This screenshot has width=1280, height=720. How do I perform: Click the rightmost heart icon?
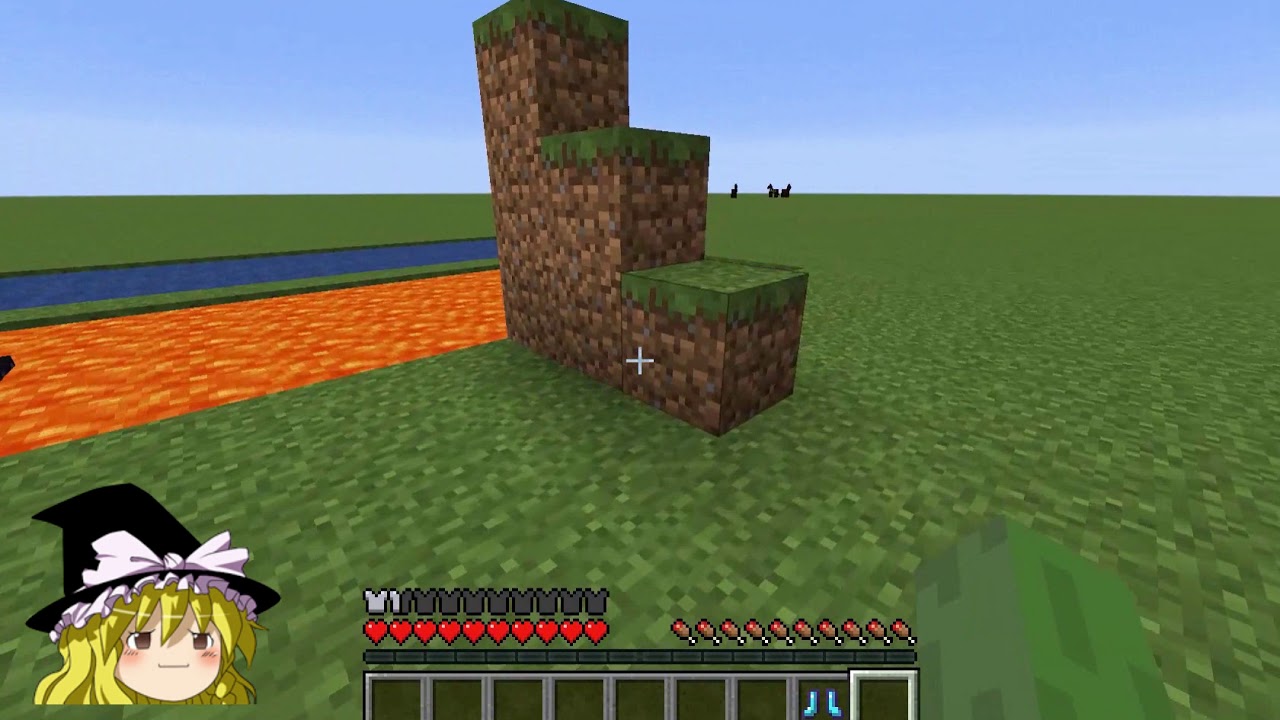596,631
